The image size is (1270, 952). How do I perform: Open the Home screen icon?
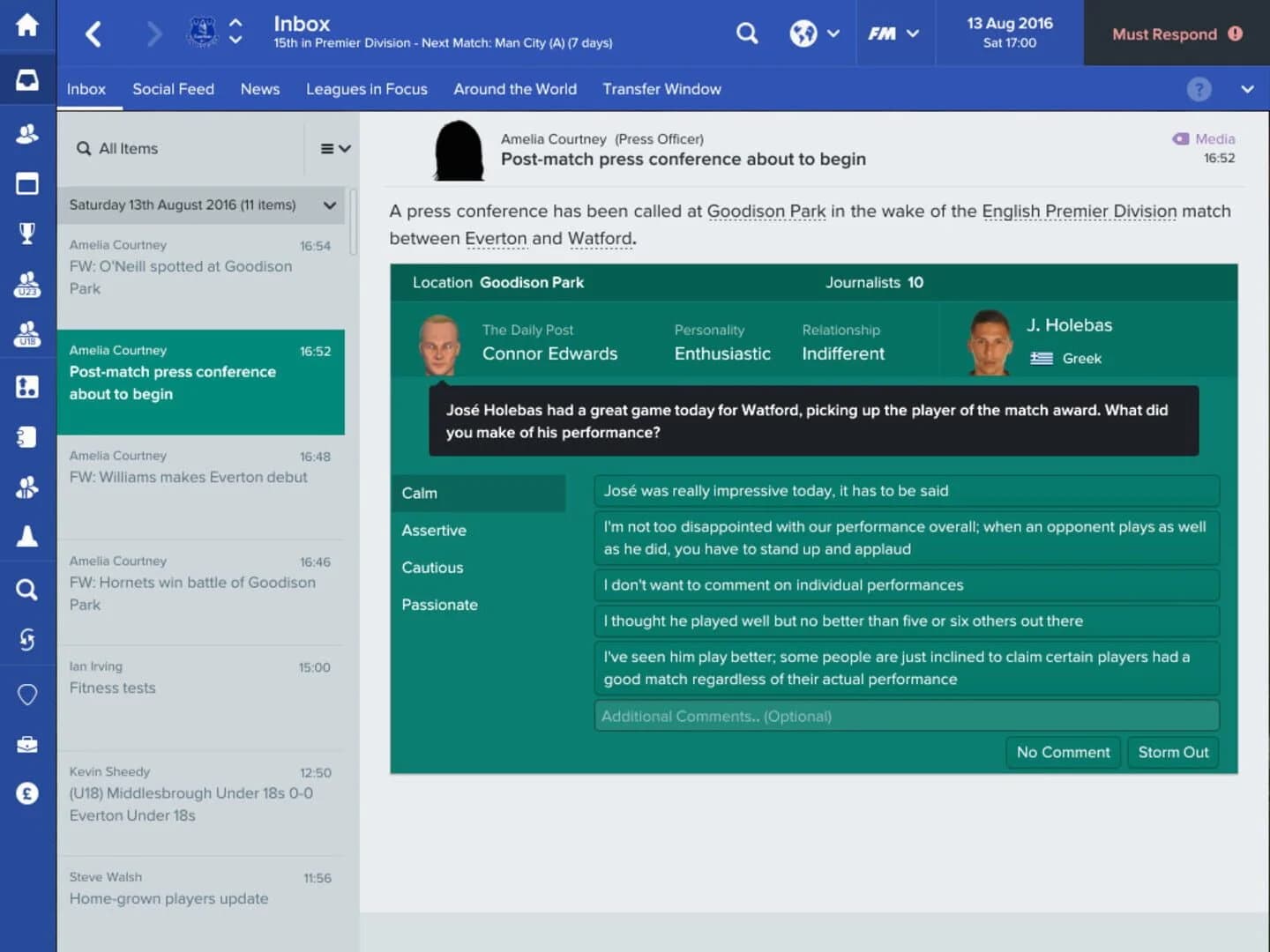tap(27, 26)
